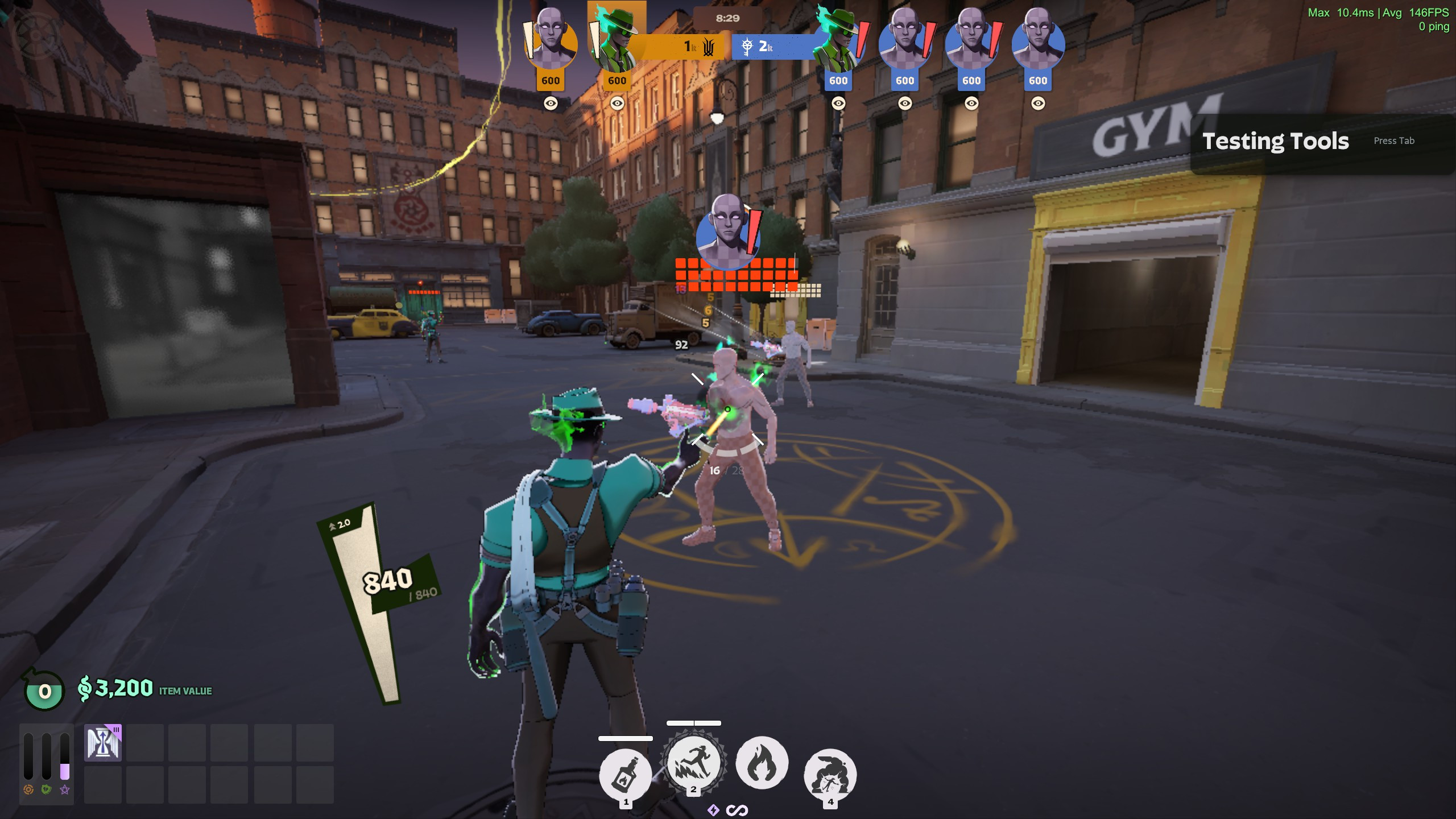Choose the amber team green-hat hero portrait
The width and height of the screenshot is (1456, 819).
tap(617, 41)
